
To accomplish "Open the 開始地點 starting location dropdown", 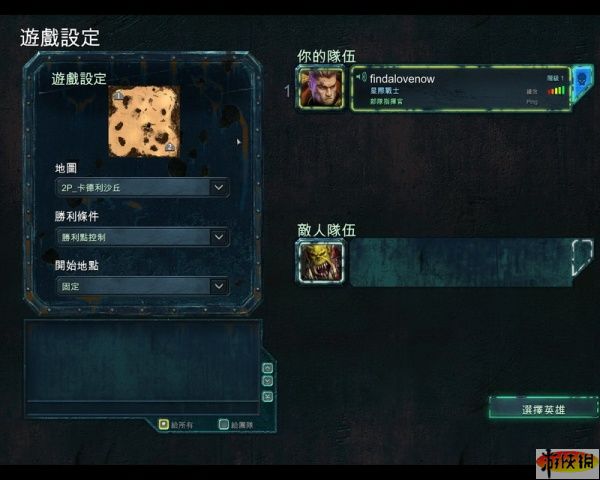I will point(143,286).
